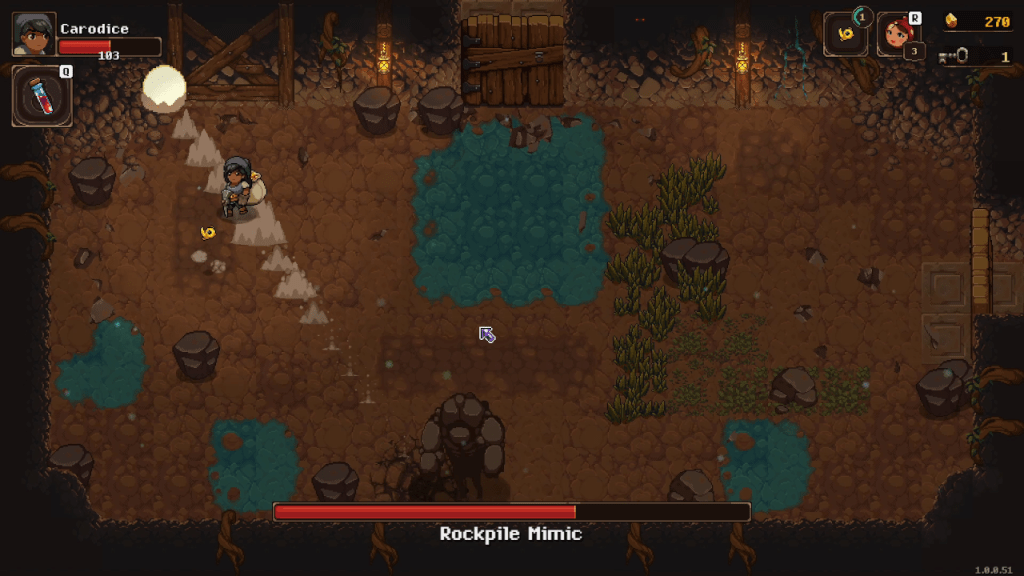Select the golden horn item slot

pyautogui.click(x=846, y=35)
